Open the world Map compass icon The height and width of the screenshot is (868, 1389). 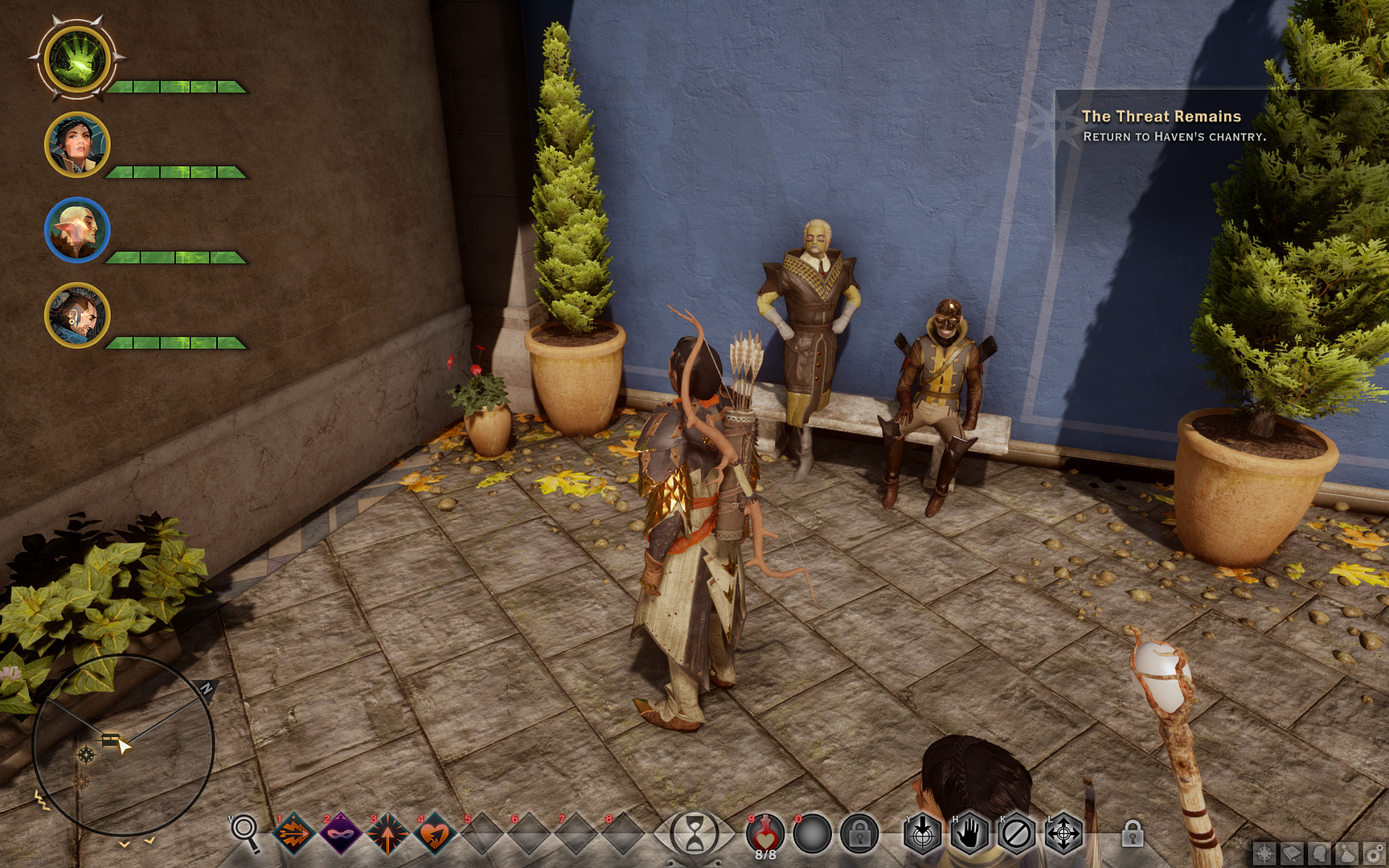[1264, 853]
